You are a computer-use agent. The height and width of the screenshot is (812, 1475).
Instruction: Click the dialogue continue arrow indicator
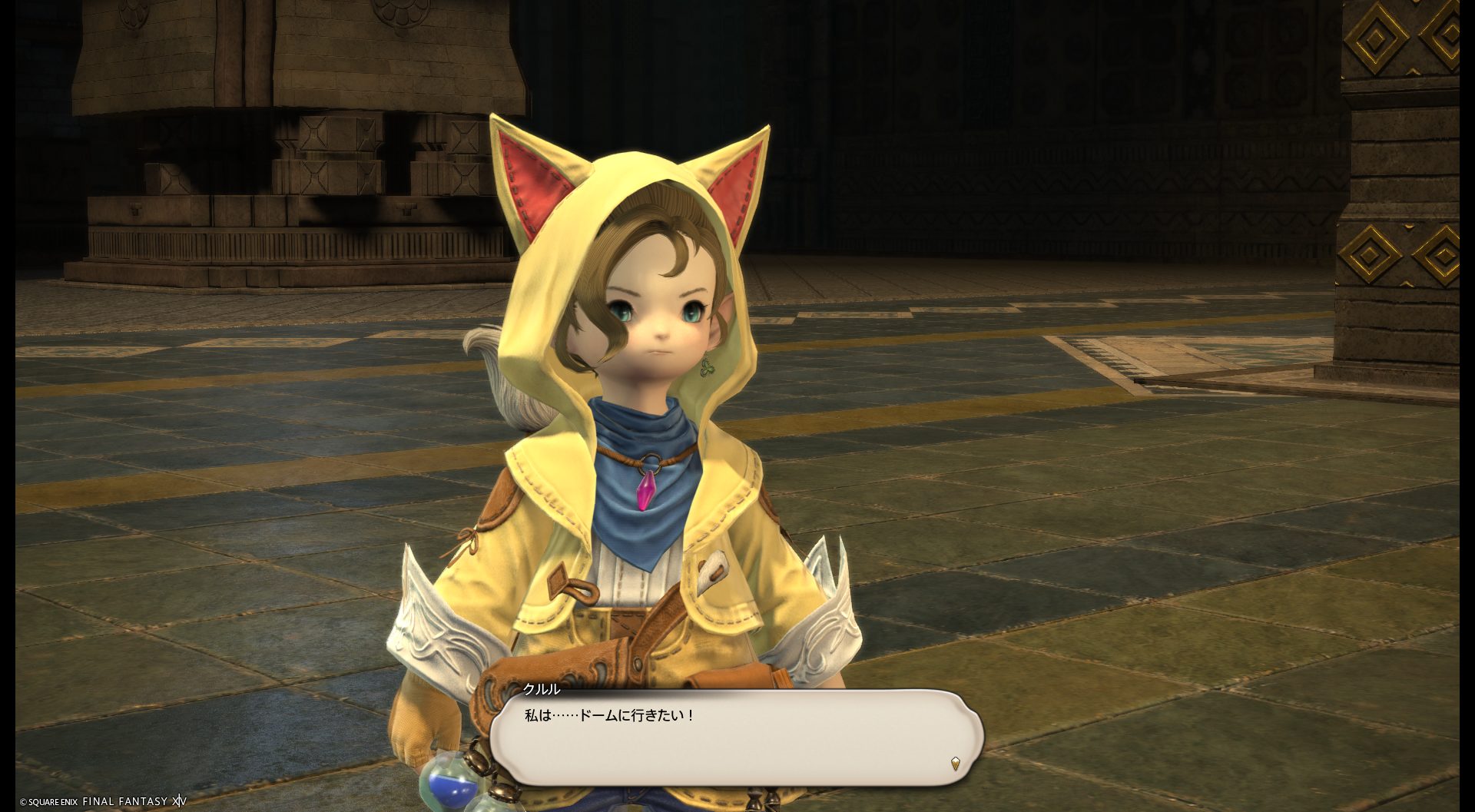click(x=955, y=763)
